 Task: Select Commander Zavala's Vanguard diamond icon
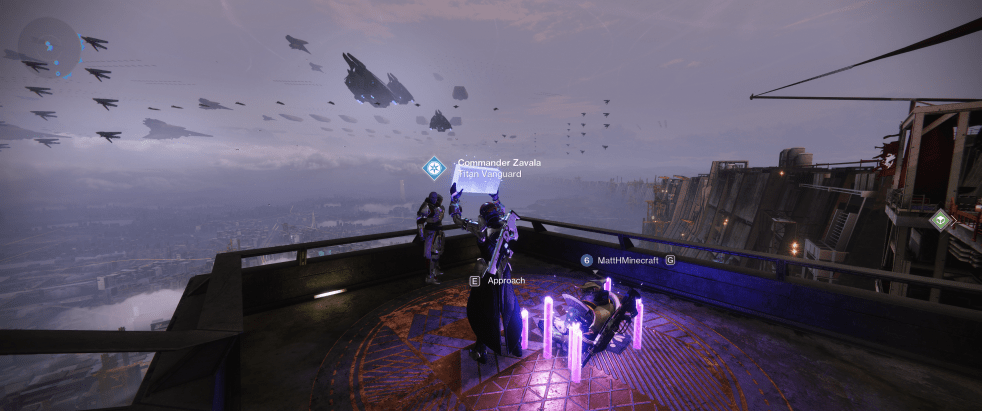[434, 167]
